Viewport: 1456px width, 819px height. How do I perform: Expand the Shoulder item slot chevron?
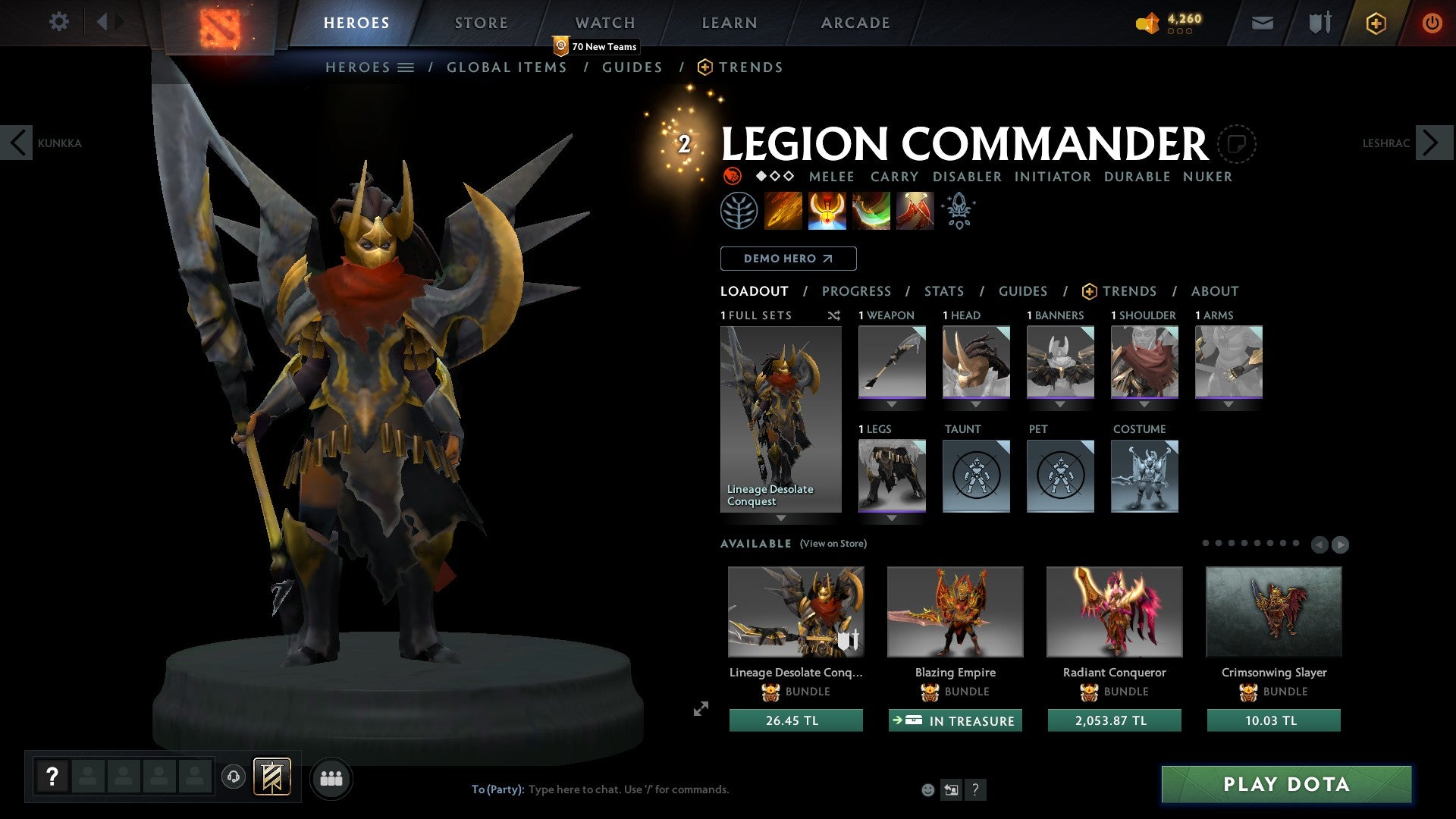(x=1144, y=404)
